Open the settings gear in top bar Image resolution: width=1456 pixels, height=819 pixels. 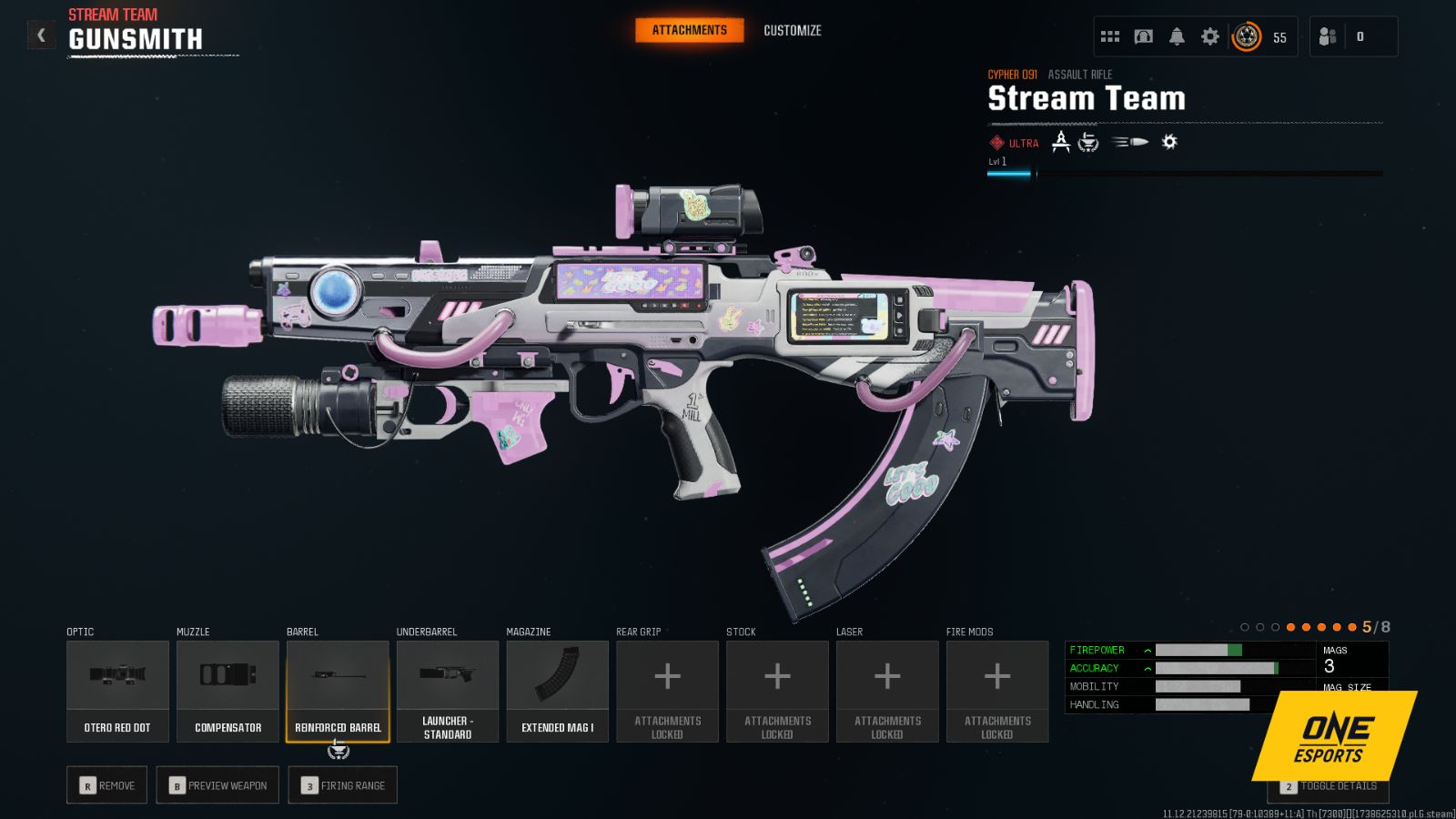pos(1209,35)
